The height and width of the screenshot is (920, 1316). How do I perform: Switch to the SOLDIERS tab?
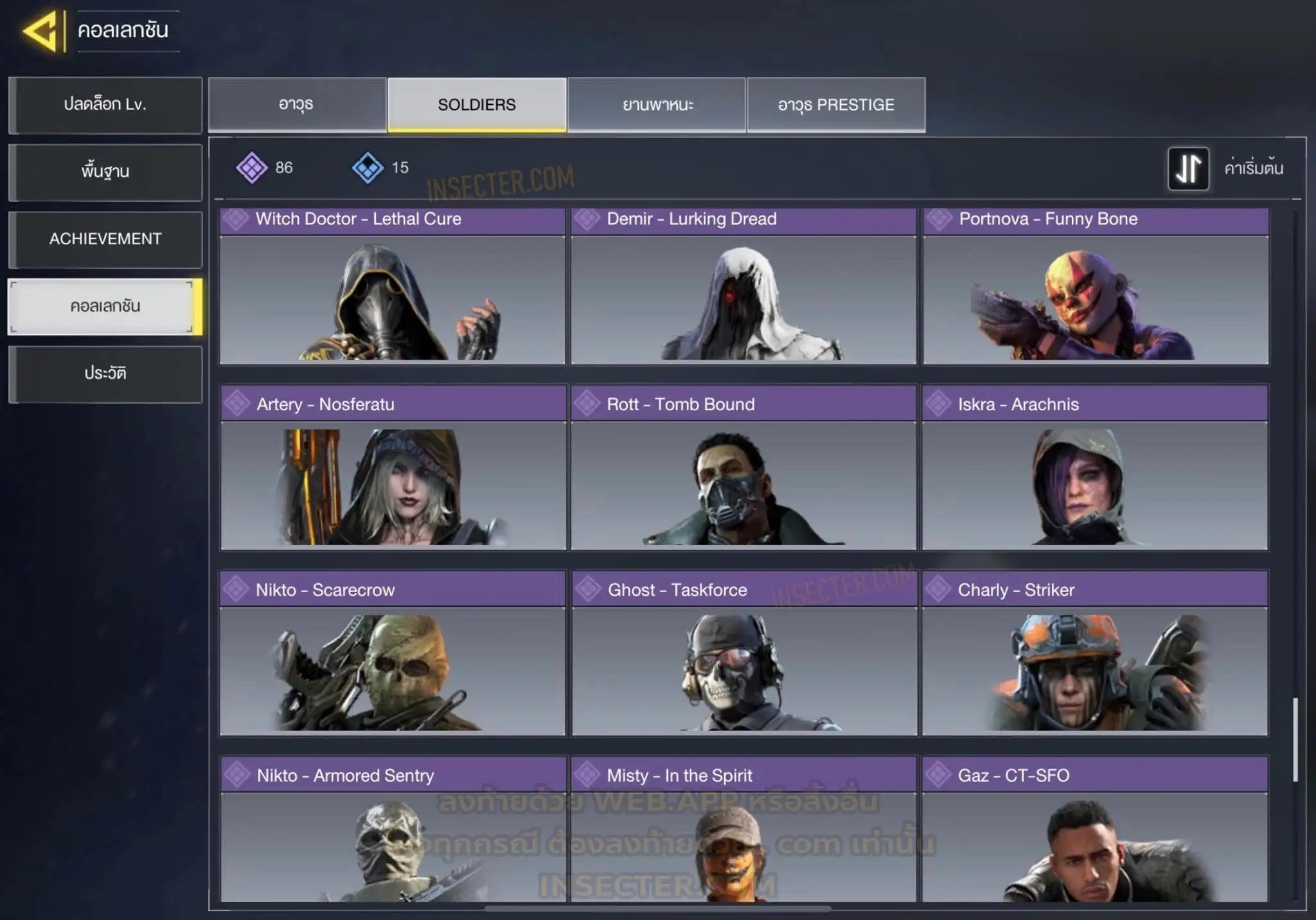[477, 105]
